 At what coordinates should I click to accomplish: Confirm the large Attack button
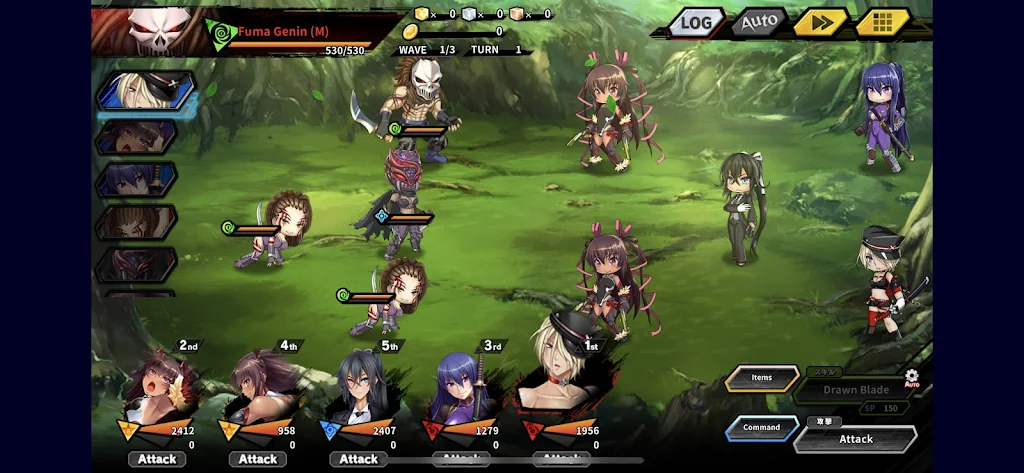(x=856, y=439)
